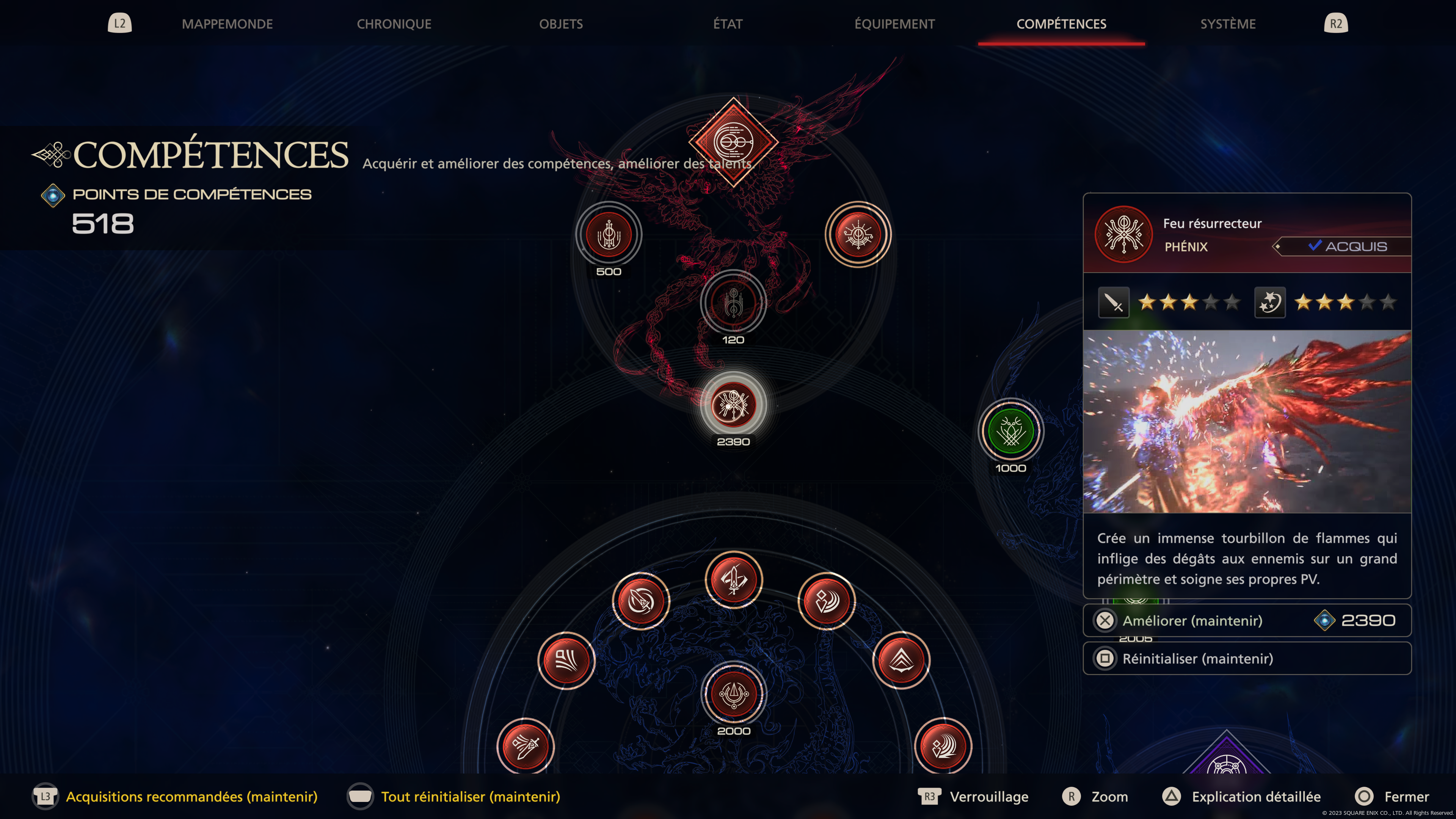Switch to the Système tab
1456x819 pixels.
point(1228,24)
